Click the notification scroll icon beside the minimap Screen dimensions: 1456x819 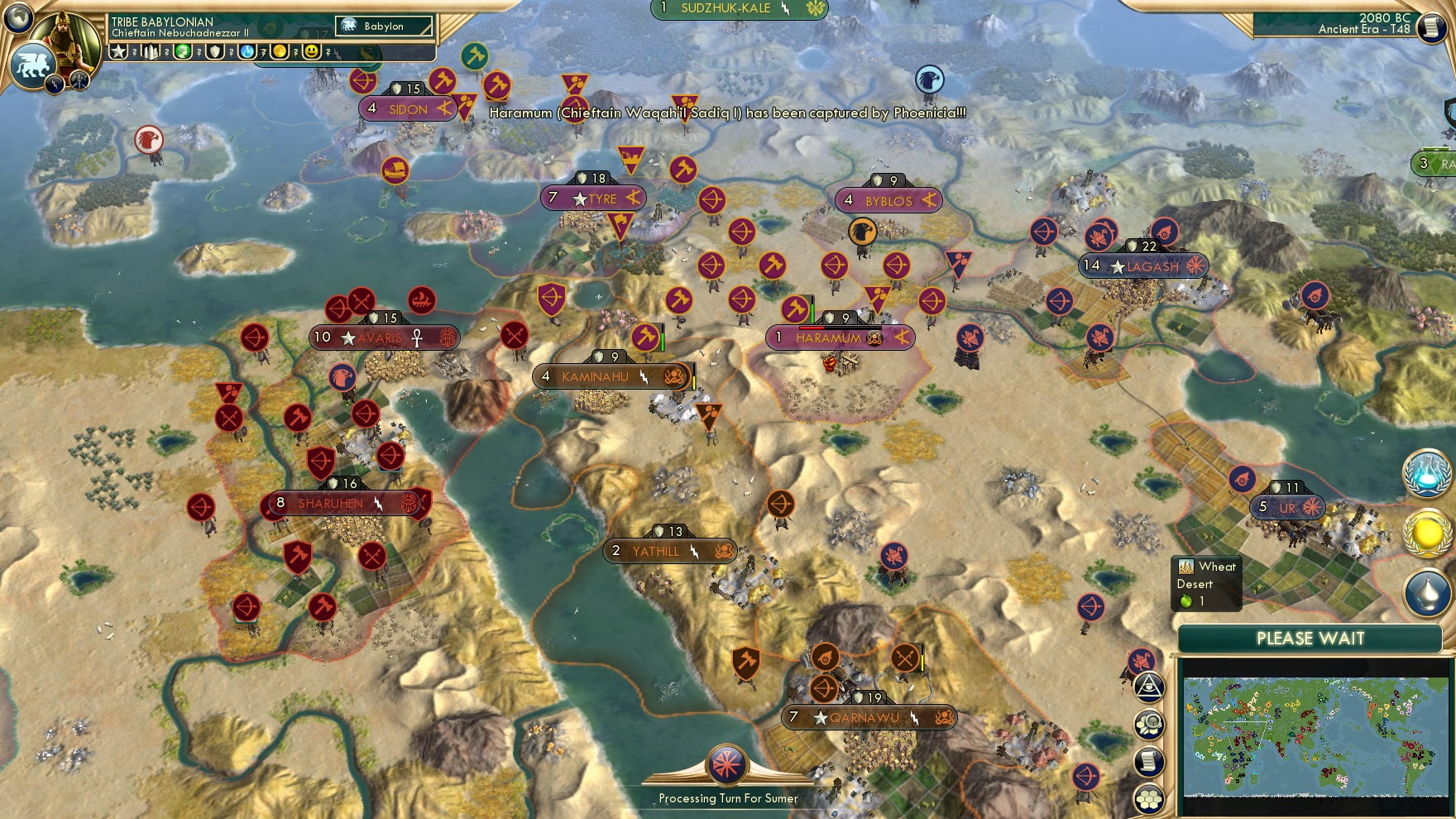1147,759
